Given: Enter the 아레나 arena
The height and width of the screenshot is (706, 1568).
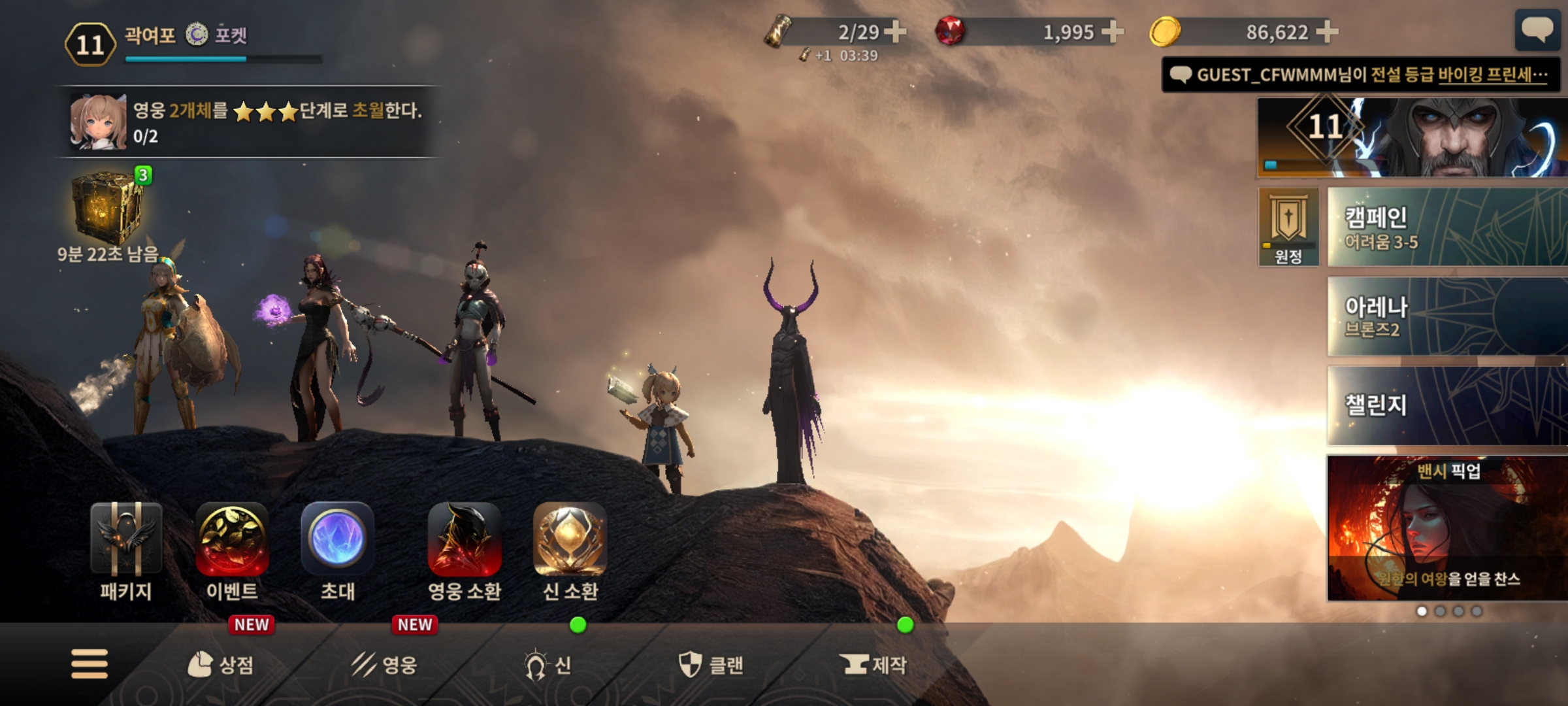Looking at the screenshot, I should [1446, 316].
